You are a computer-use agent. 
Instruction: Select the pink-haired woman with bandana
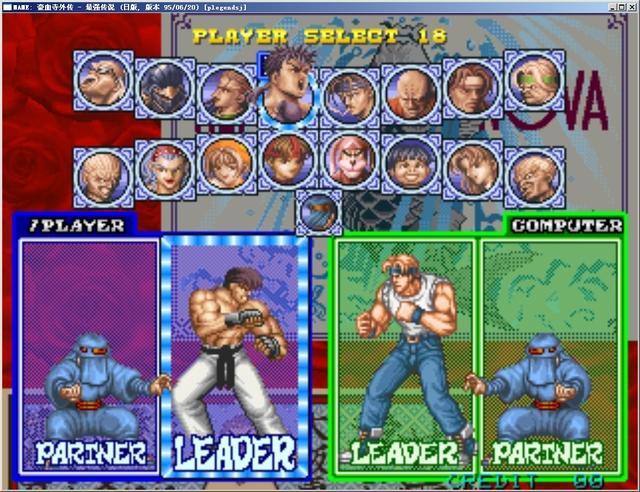point(165,166)
